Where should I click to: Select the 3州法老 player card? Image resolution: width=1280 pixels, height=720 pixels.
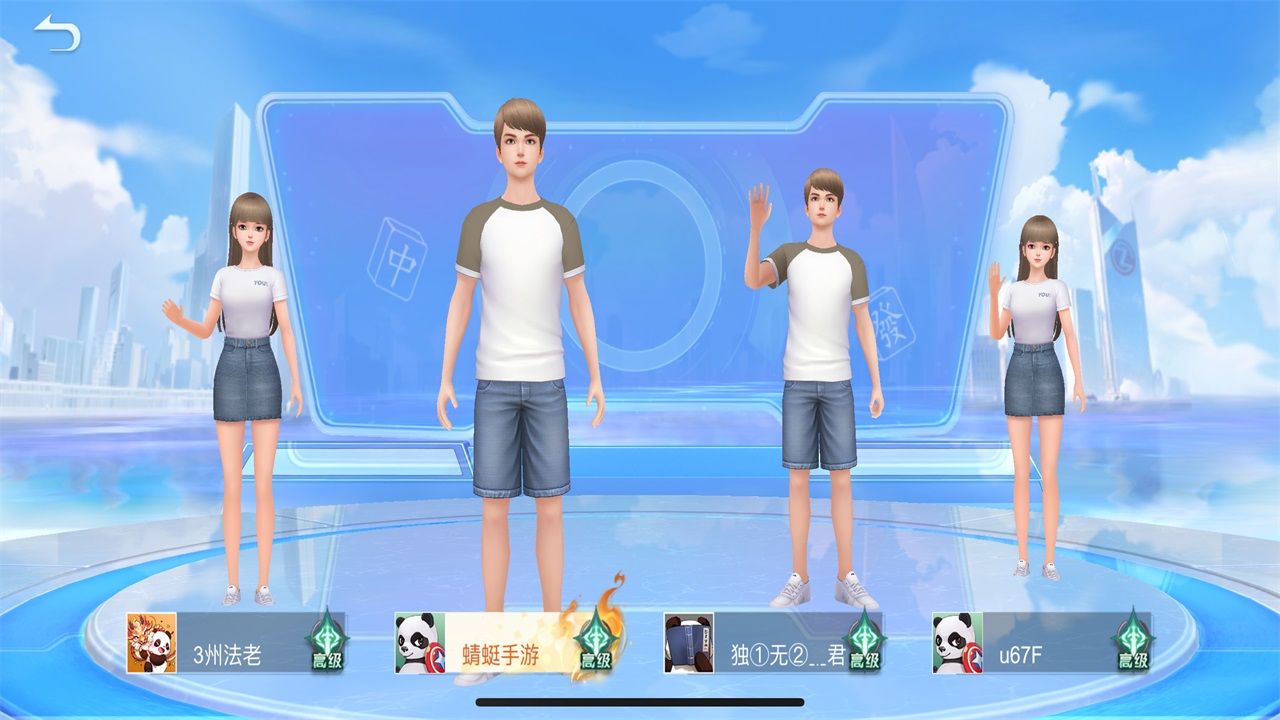click(235, 643)
